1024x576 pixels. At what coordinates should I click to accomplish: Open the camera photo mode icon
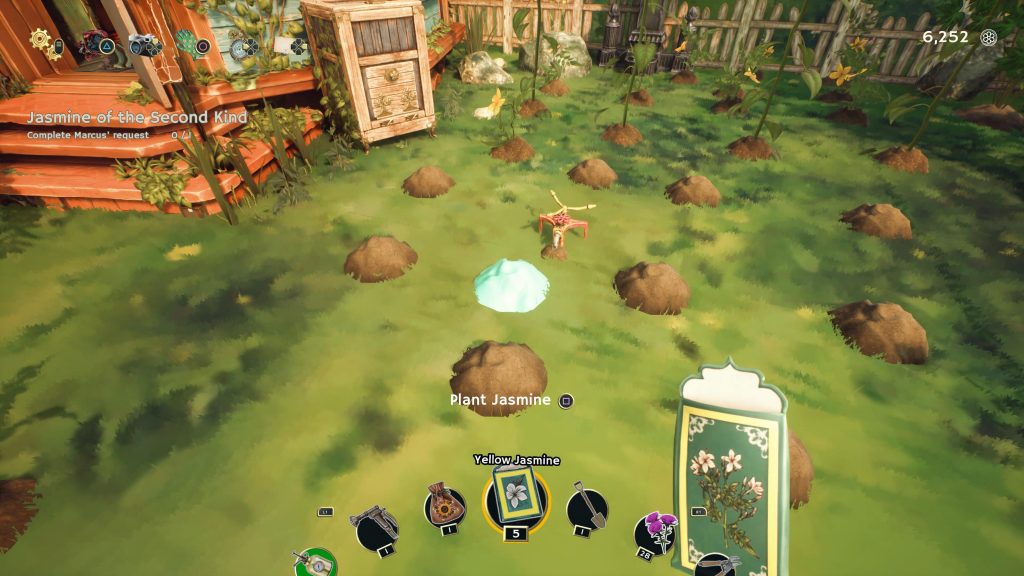point(143,44)
